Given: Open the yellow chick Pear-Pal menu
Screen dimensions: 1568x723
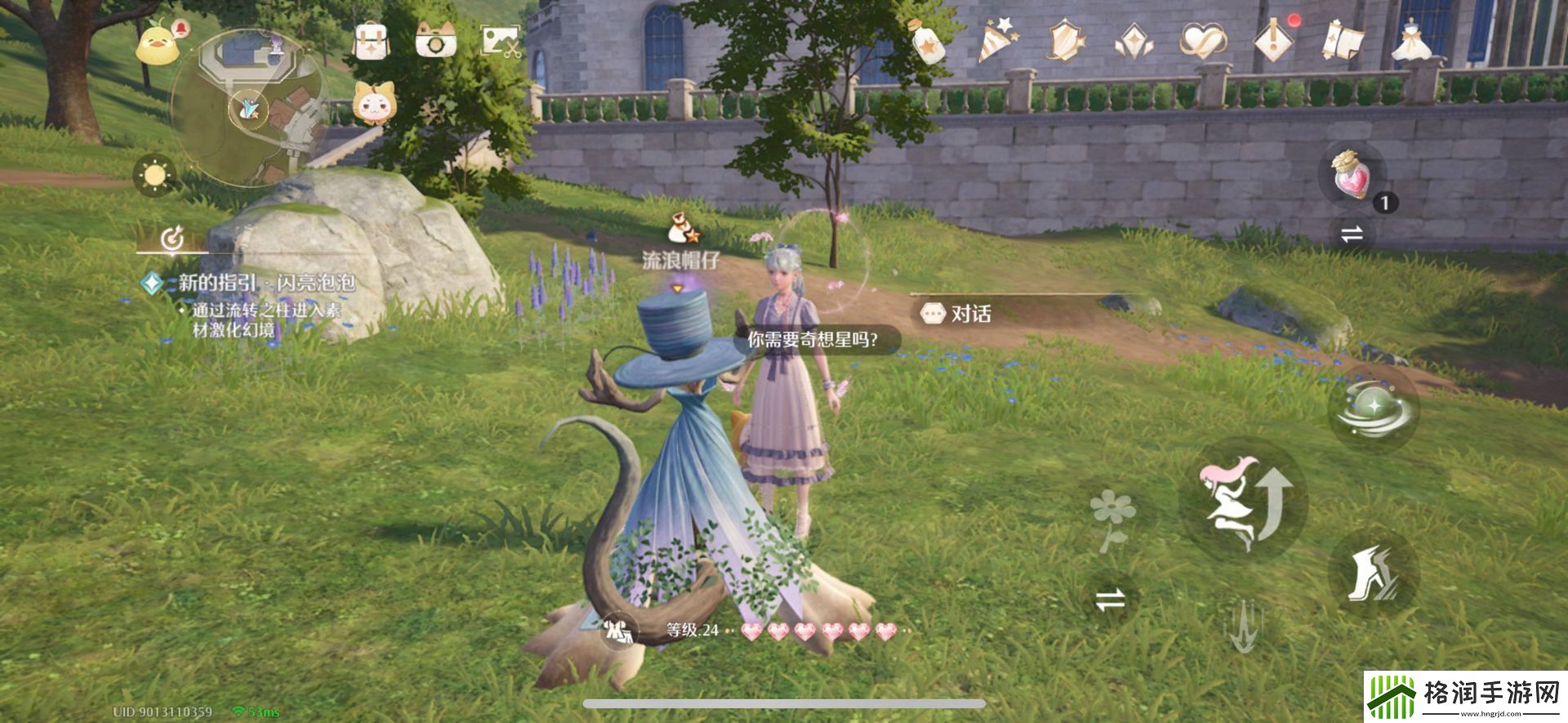Looking at the screenshot, I should tap(158, 42).
